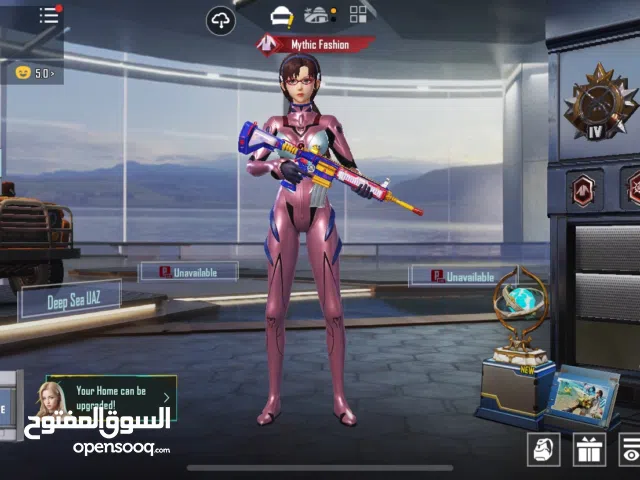Screen dimensions: 640x480
Task: Select the Mythic Fashion banner
Action: coord(316,44)
